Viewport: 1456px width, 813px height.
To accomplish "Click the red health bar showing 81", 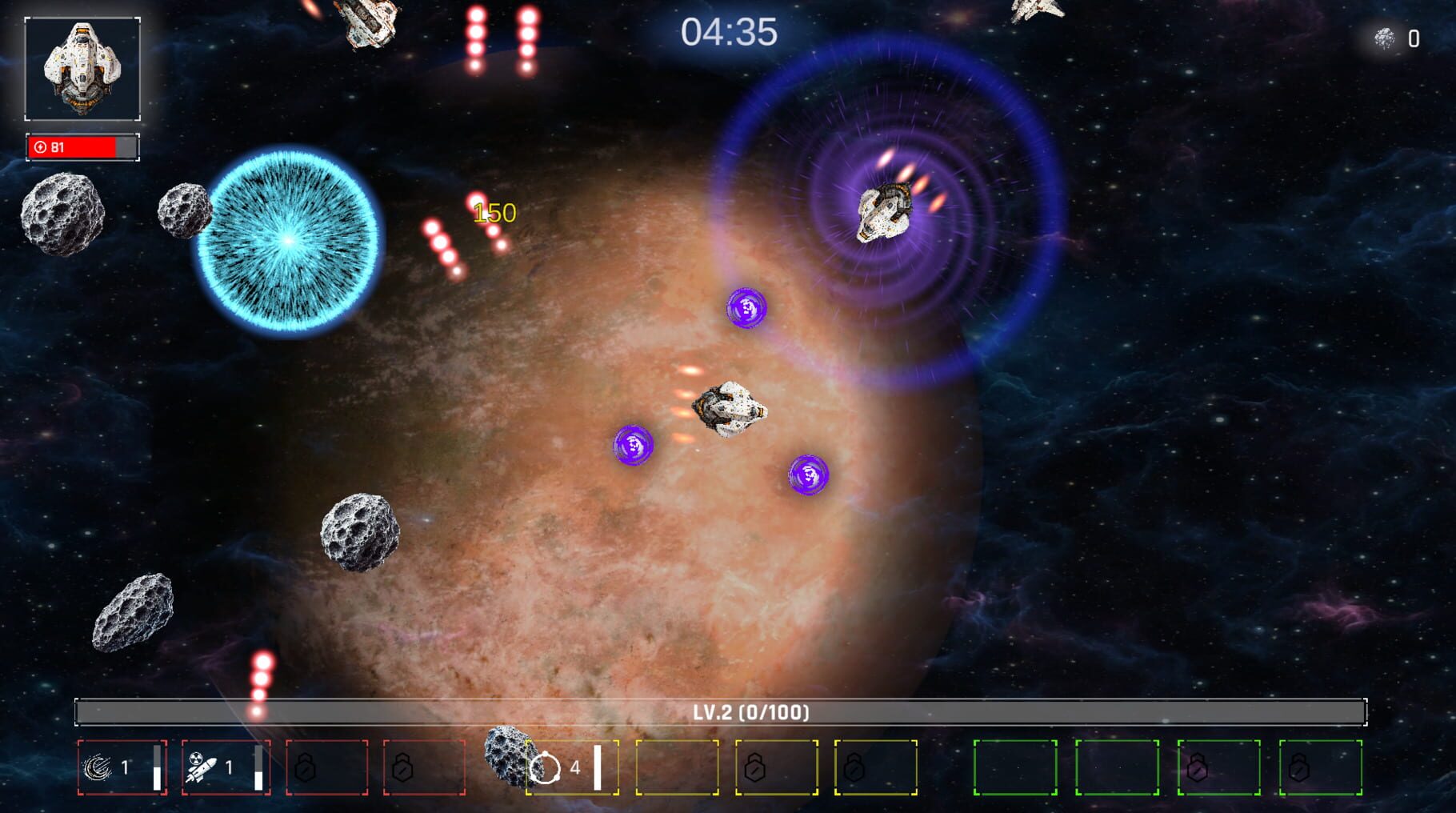I will 80,146.
